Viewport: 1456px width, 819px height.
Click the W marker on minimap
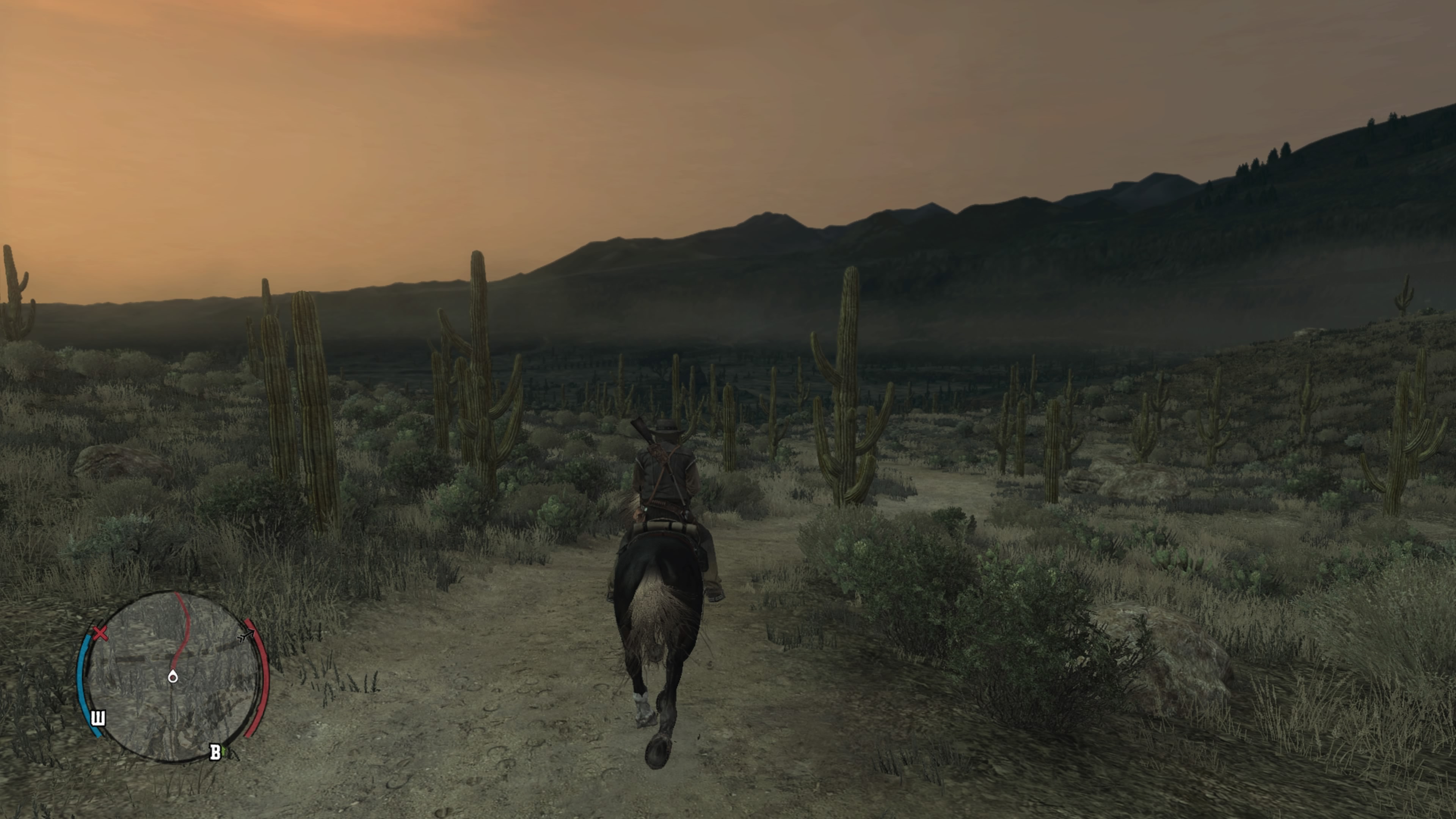tap(98, 719)
